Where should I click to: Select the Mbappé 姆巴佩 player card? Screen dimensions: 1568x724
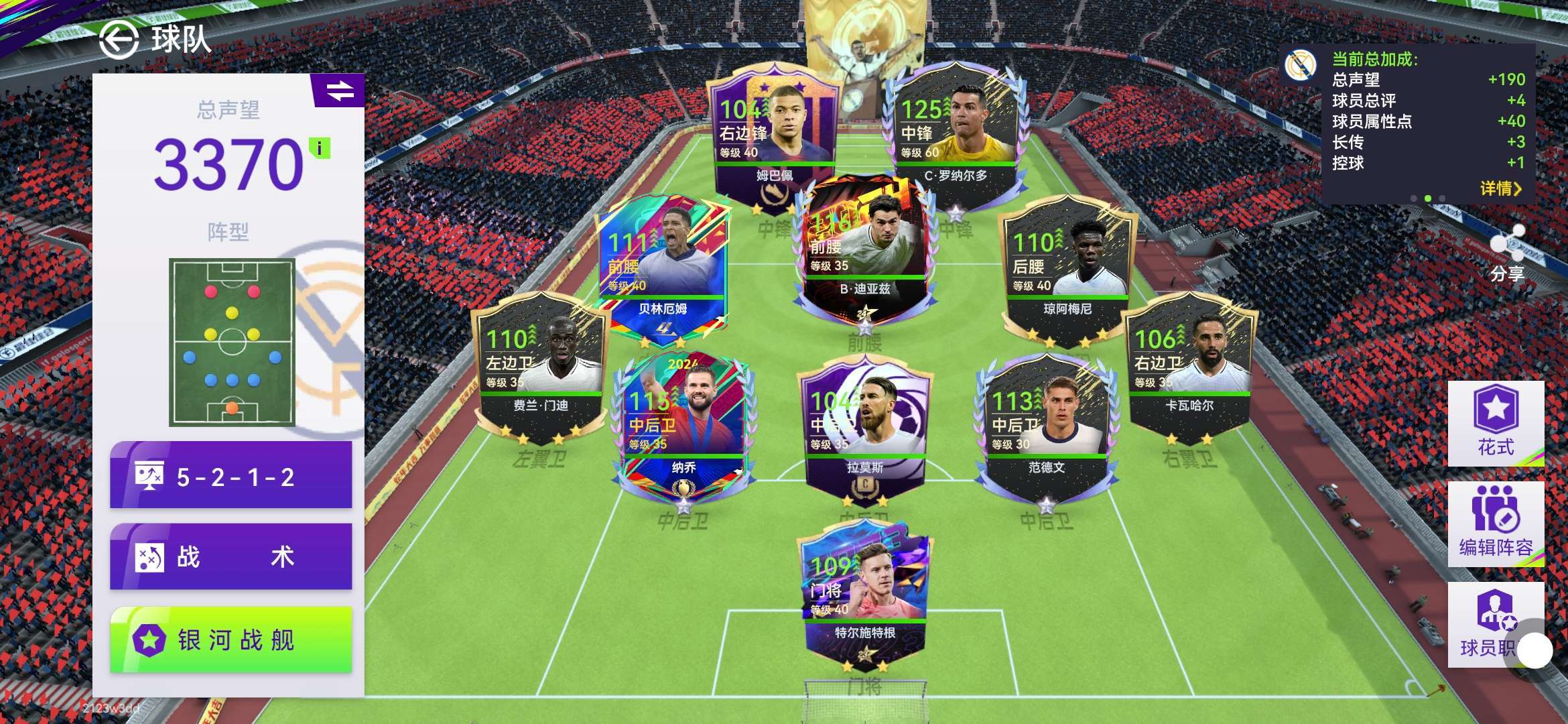[x=774, y=134]
